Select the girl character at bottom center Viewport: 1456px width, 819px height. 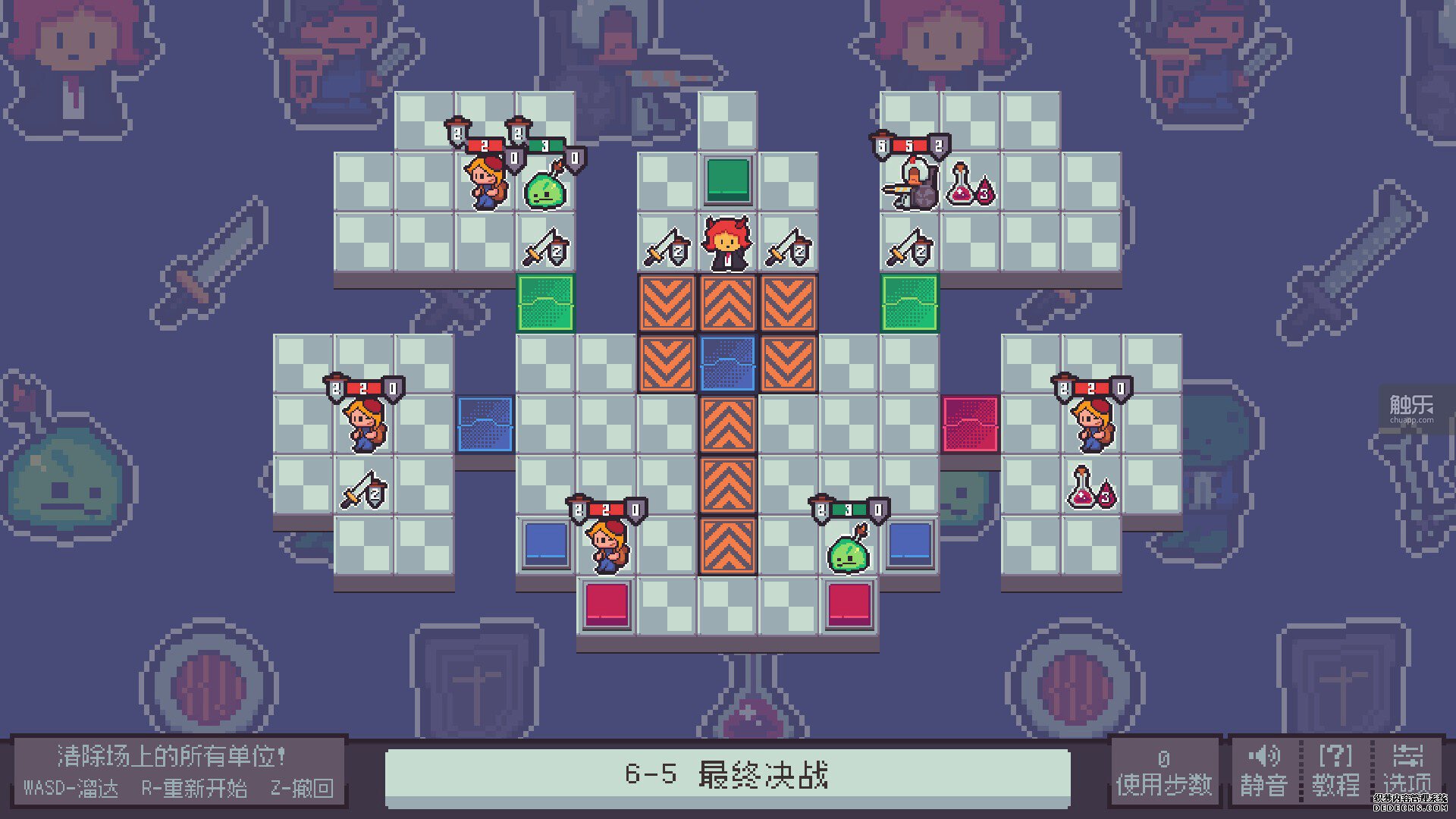[x=607, y=544]
